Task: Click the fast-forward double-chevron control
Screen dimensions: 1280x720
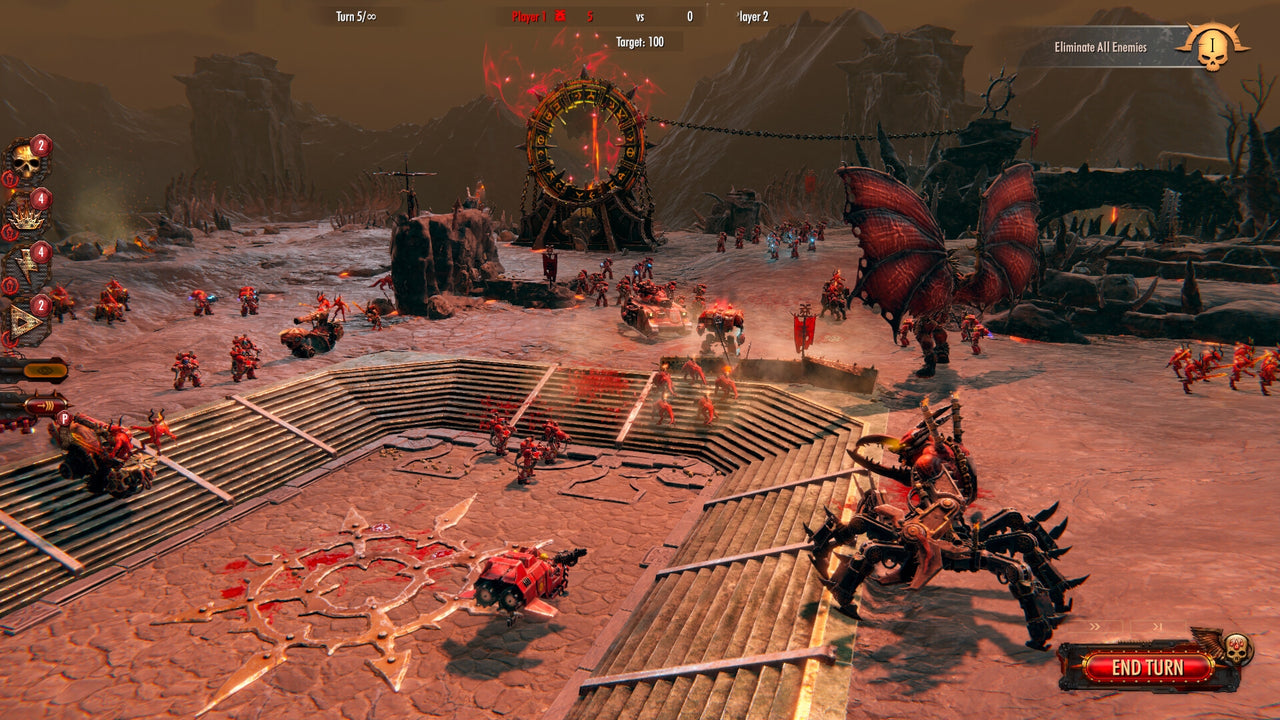Action: point(1095,626)
